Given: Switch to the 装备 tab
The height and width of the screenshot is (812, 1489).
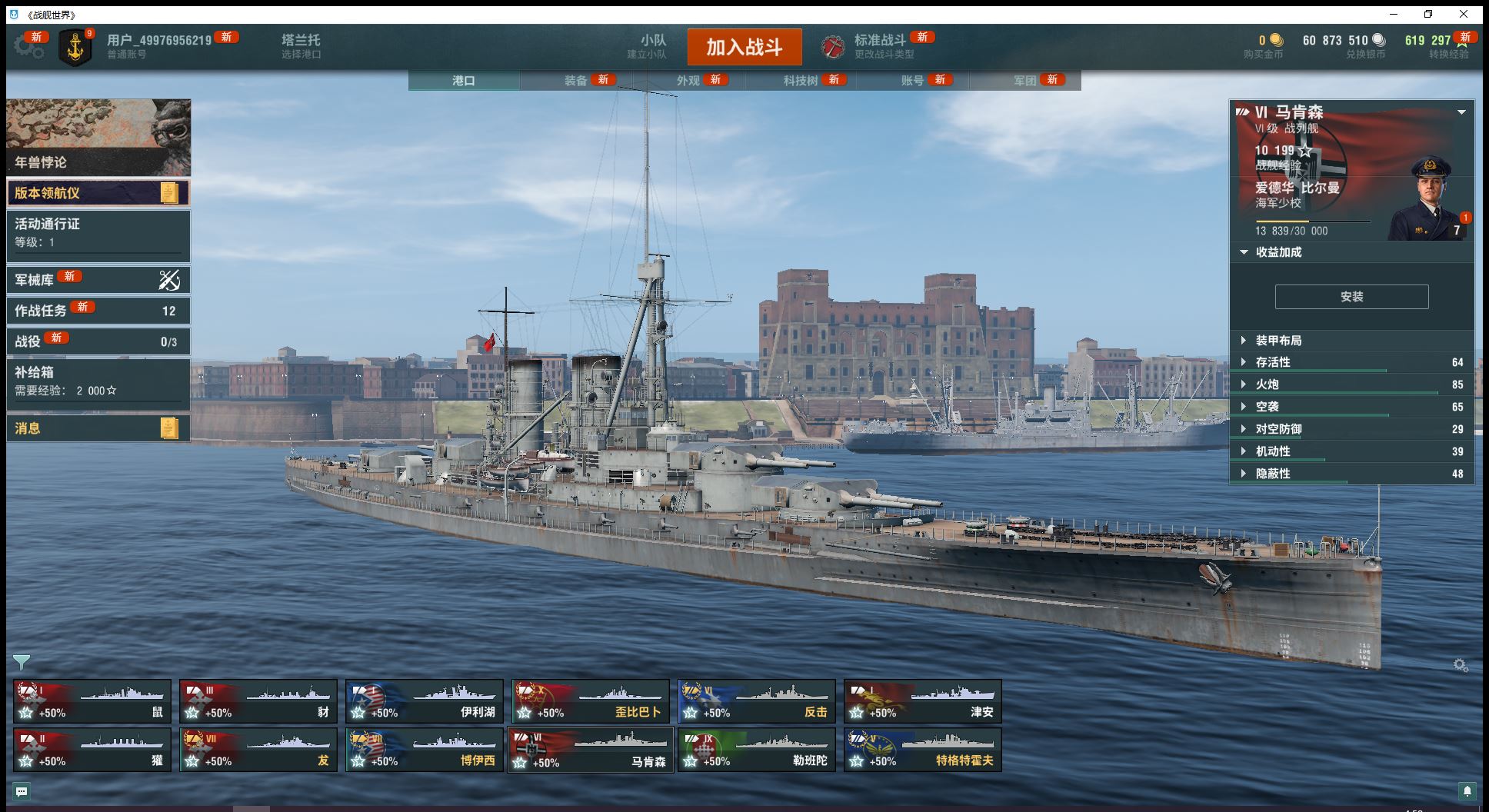Looking at the screenshot, I should click(575, 81).
